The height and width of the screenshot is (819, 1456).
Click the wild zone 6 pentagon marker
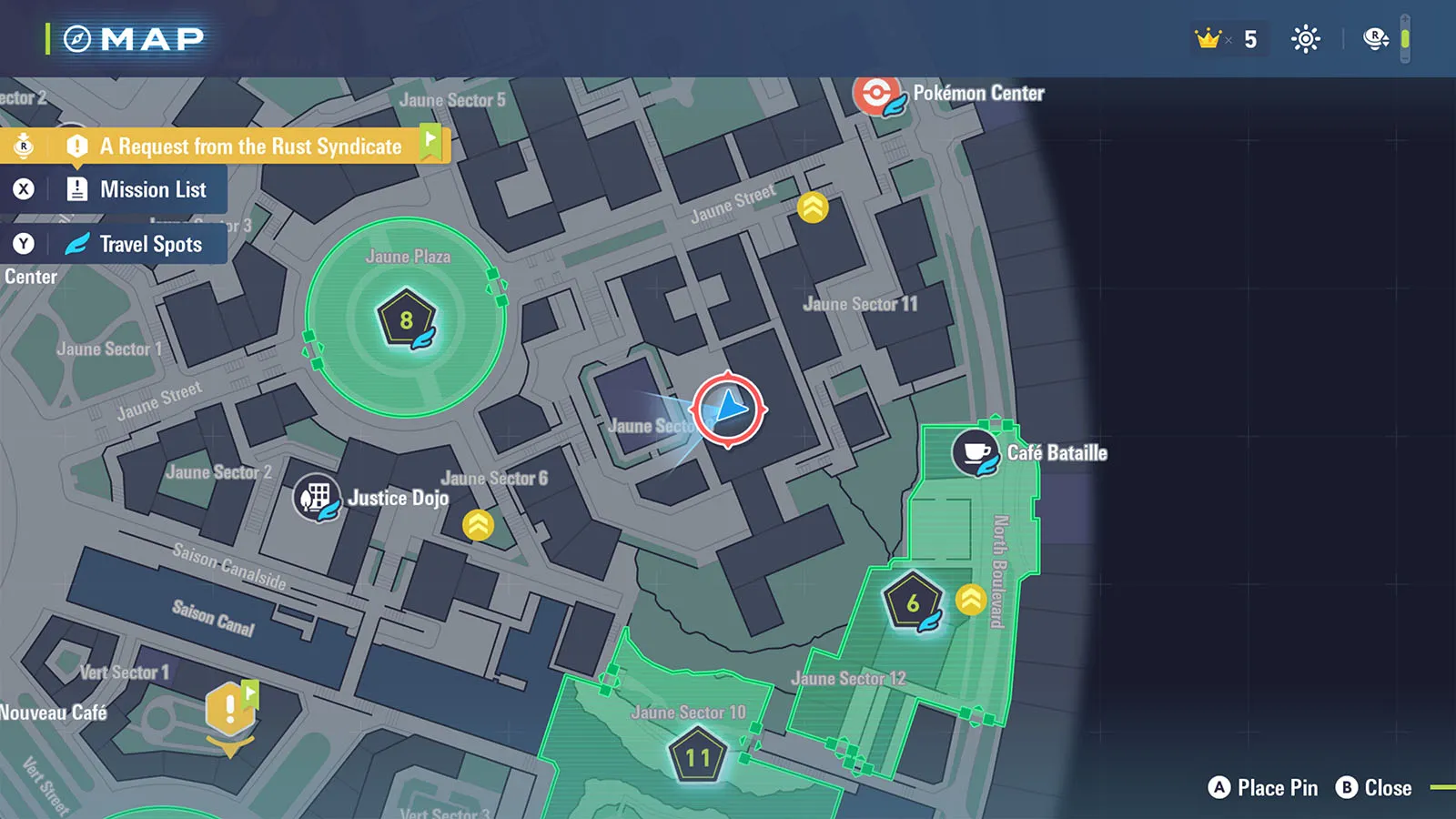913,602
